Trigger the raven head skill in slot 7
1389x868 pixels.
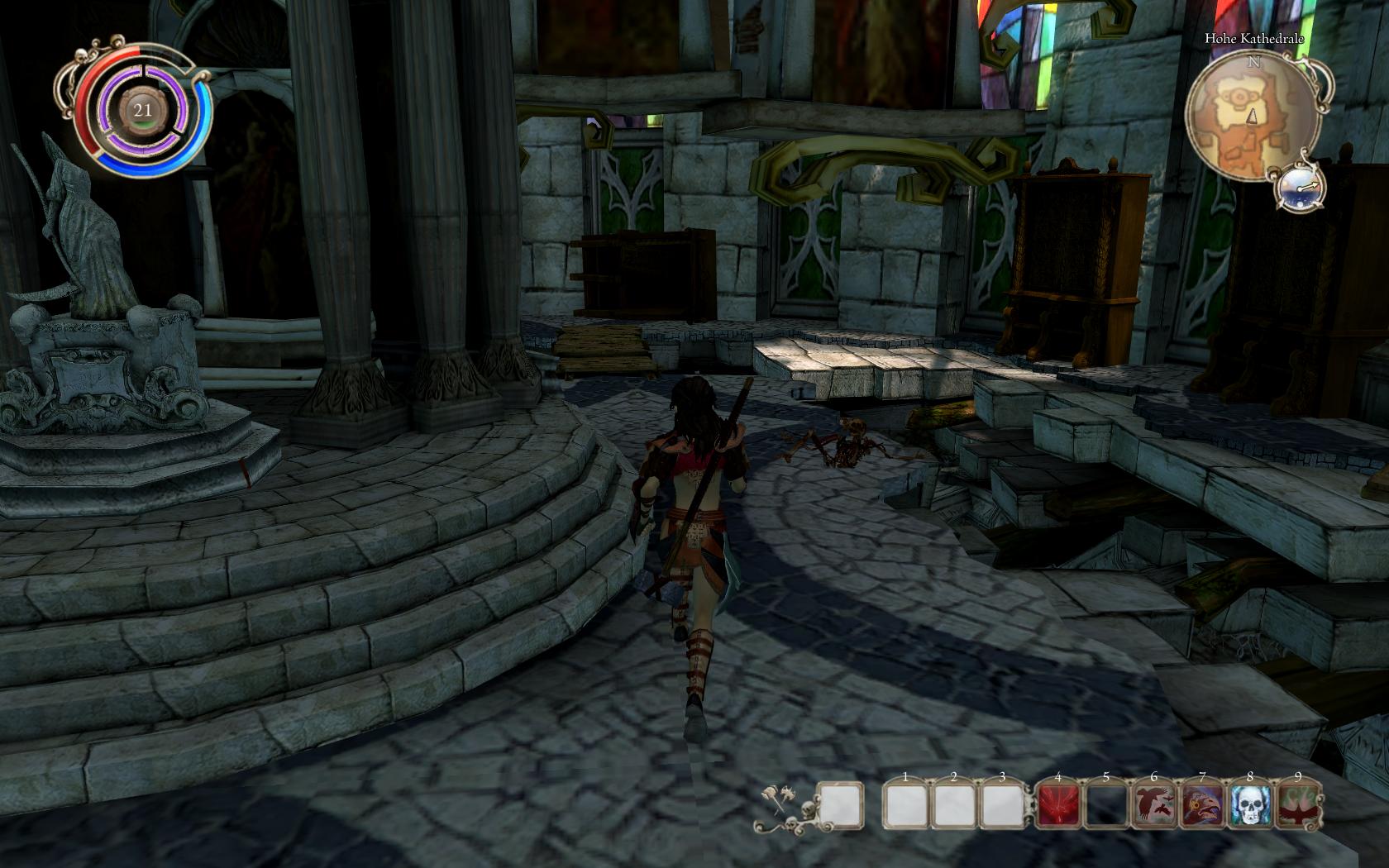[1202, 805]
